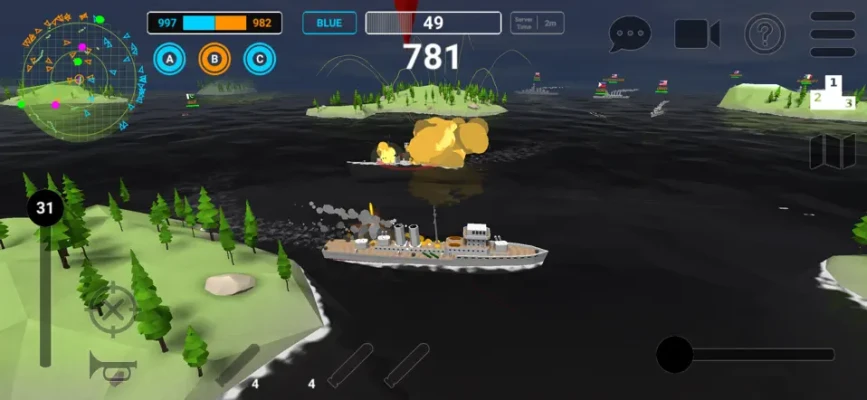
Task: Click the BLUE team label button
Action: click(x=329, y=23)
